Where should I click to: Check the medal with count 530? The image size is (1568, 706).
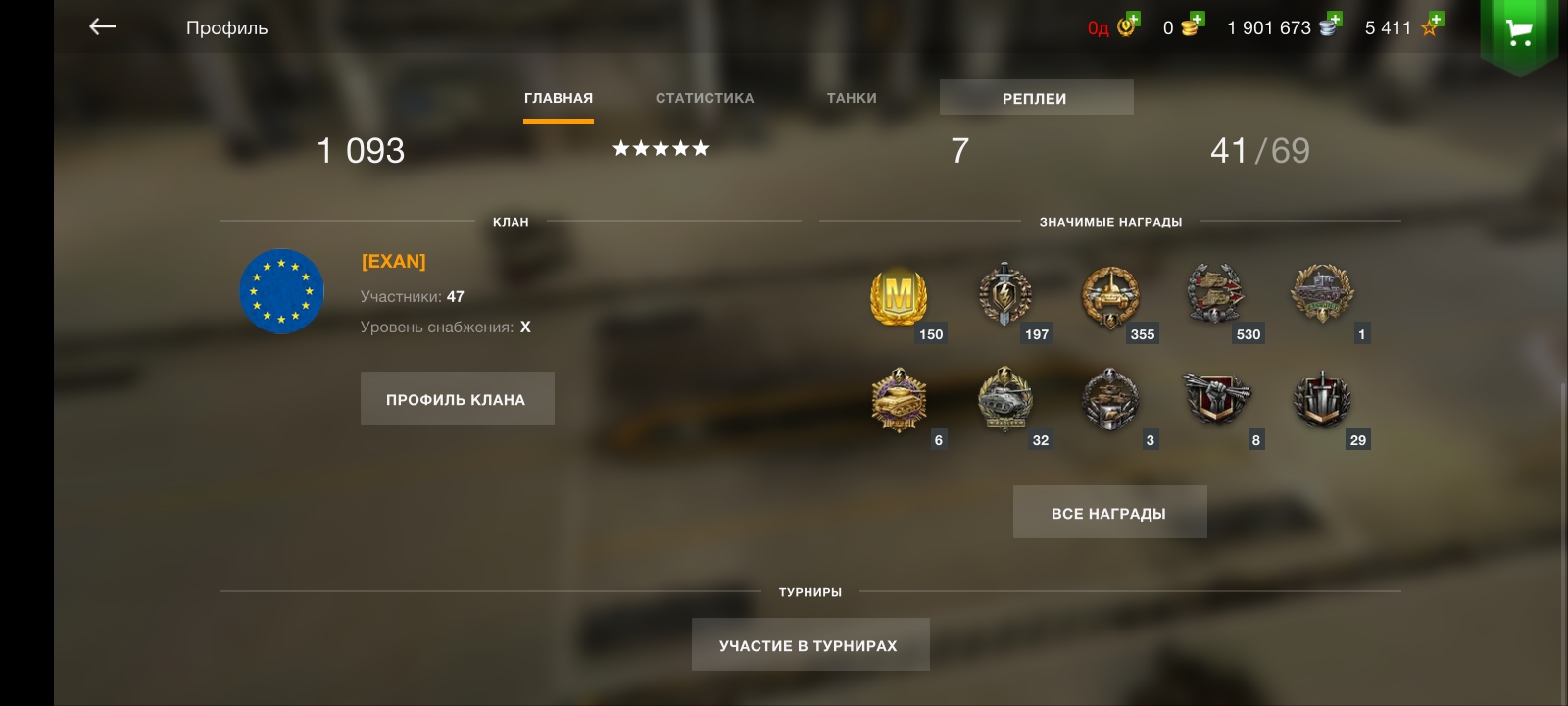click(1215, 294)
